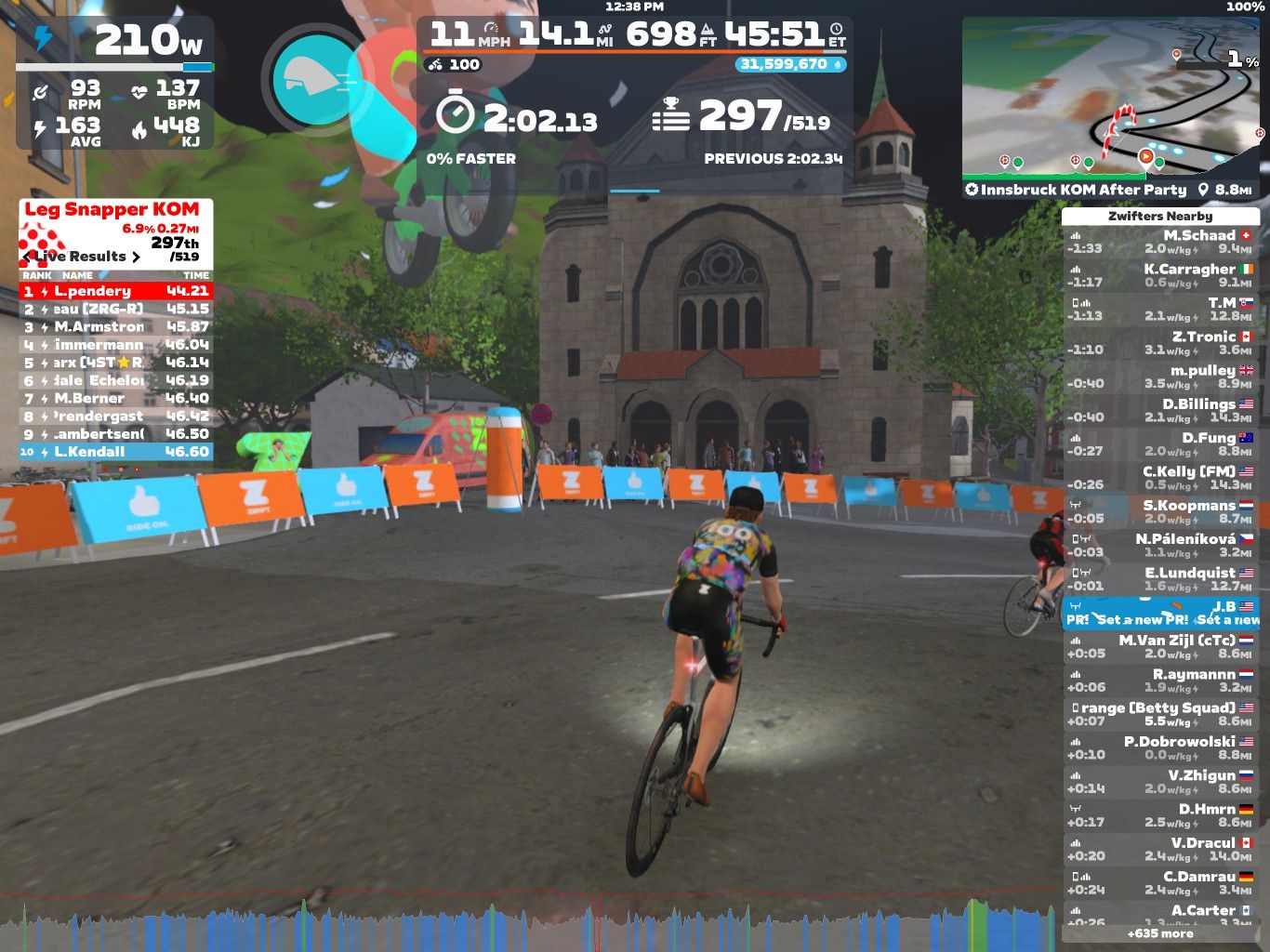Viewport: 1270px width, 952px height.
Task: Show previous Leg Snapper KOM results page
Action: (29, 257)
